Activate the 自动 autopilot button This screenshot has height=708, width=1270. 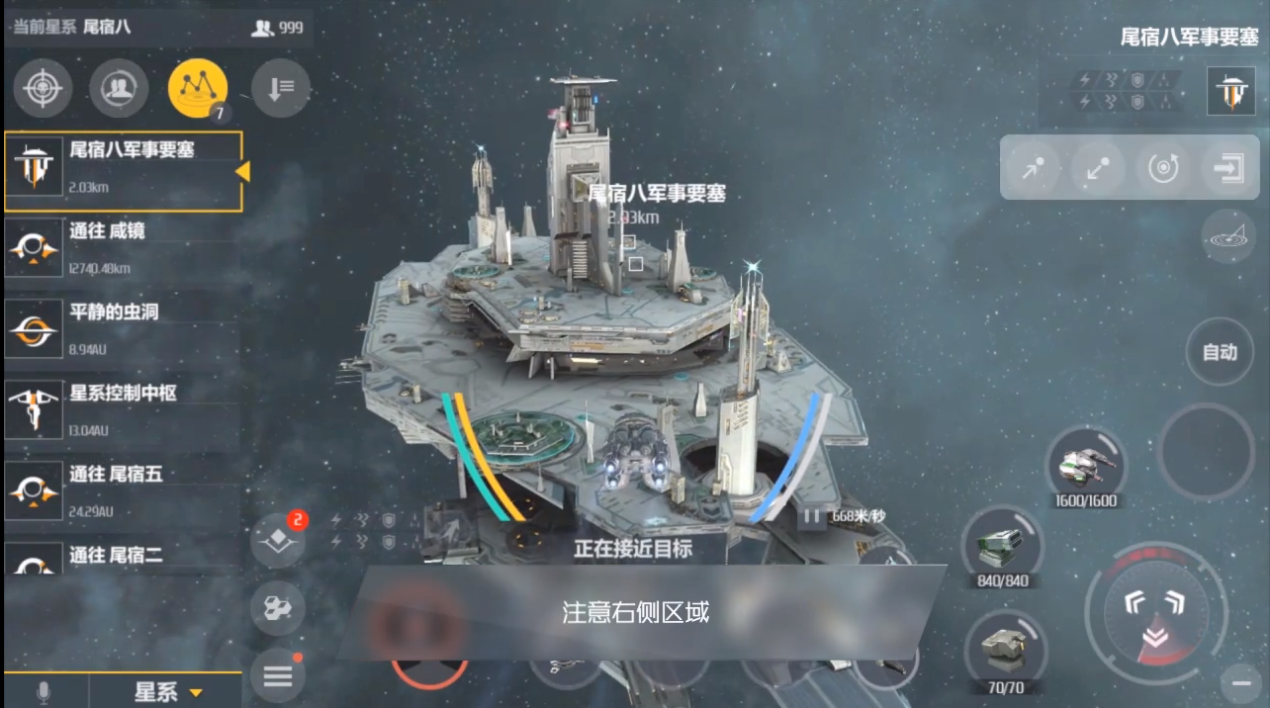click(x=1219, y=352)
